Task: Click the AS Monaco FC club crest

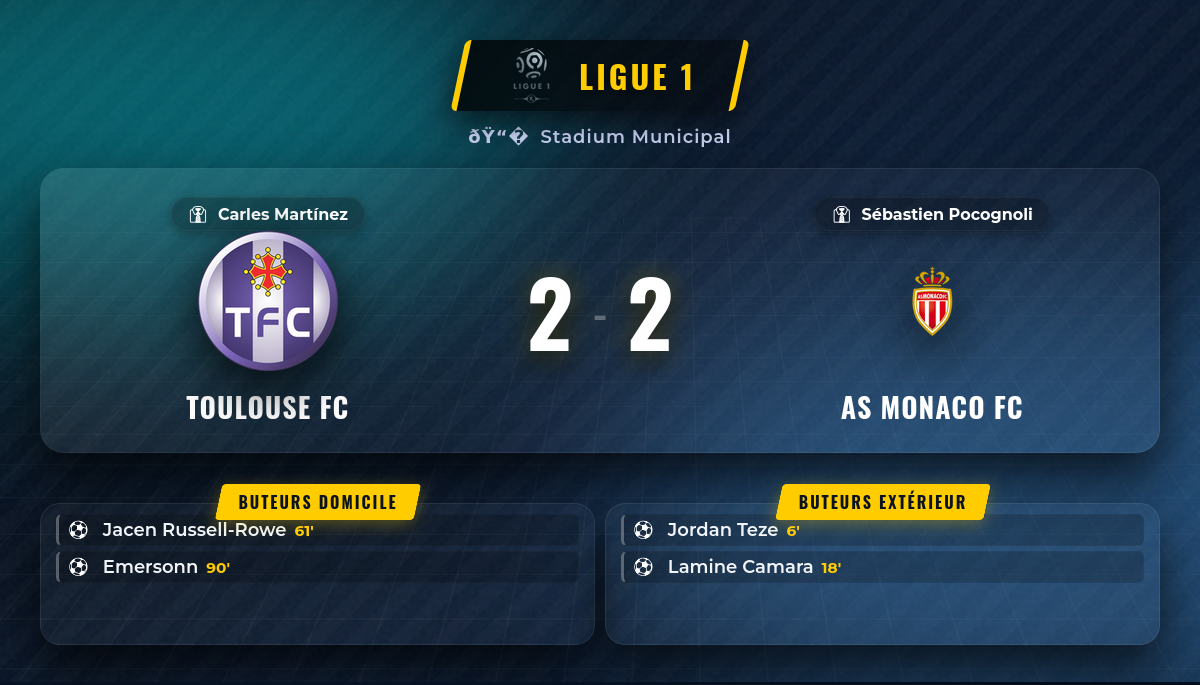Action: tap(932, 301)
